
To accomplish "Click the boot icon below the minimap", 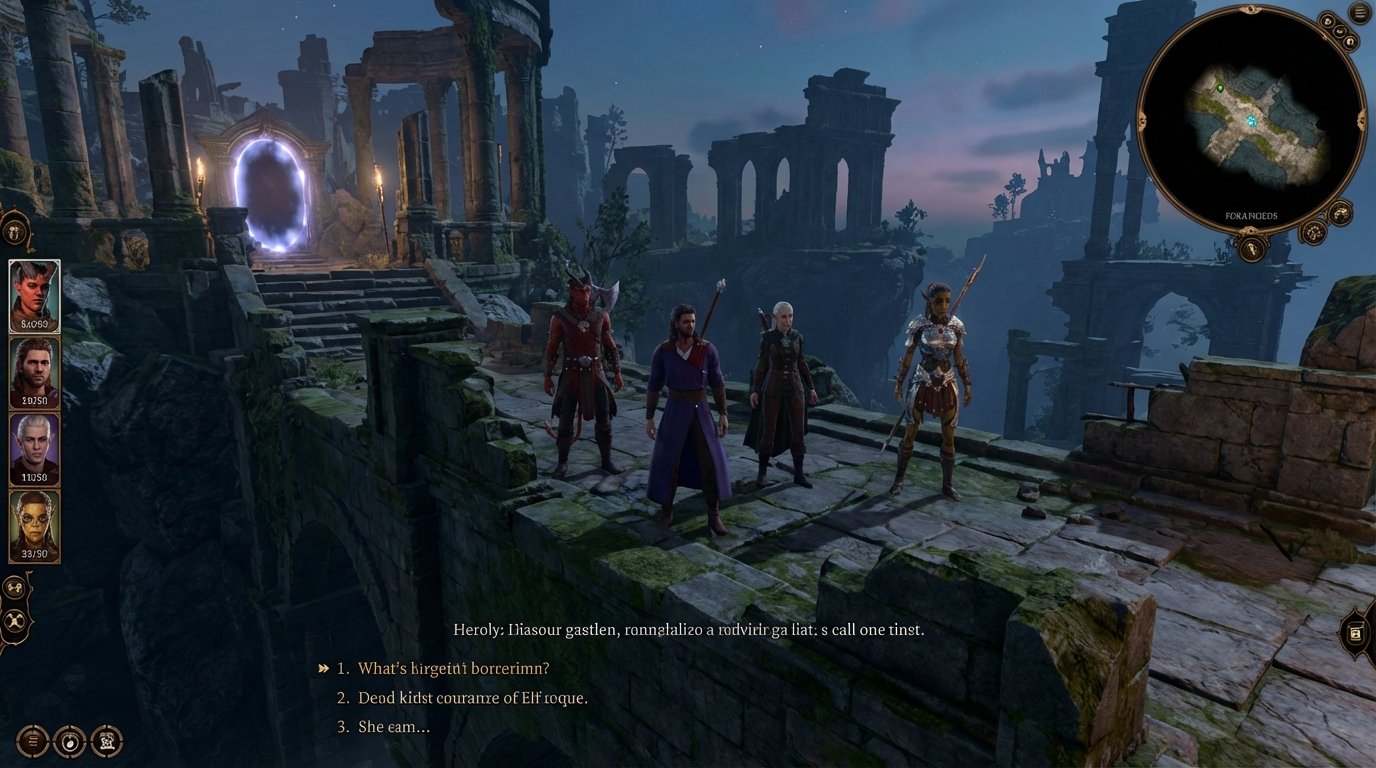I will point(1251,248).
